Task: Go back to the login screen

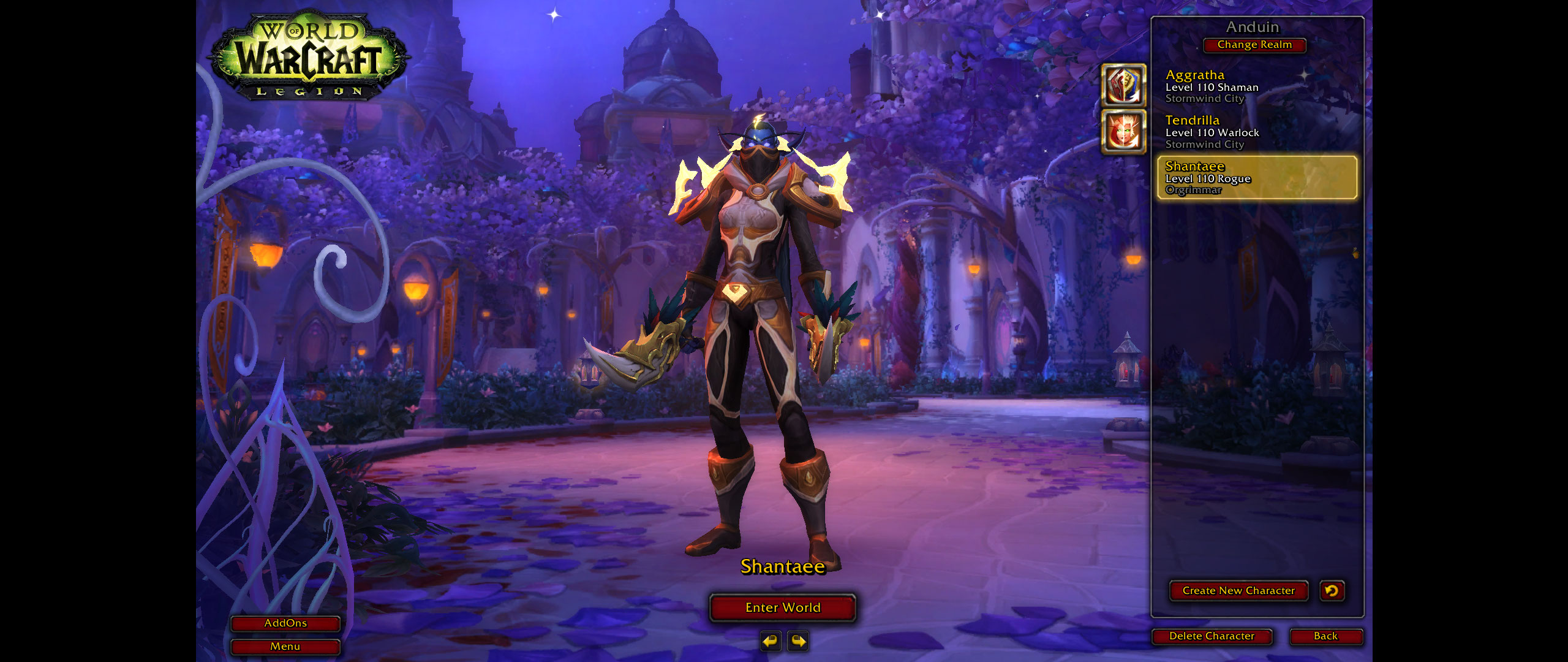Action: pos(1325,636)
